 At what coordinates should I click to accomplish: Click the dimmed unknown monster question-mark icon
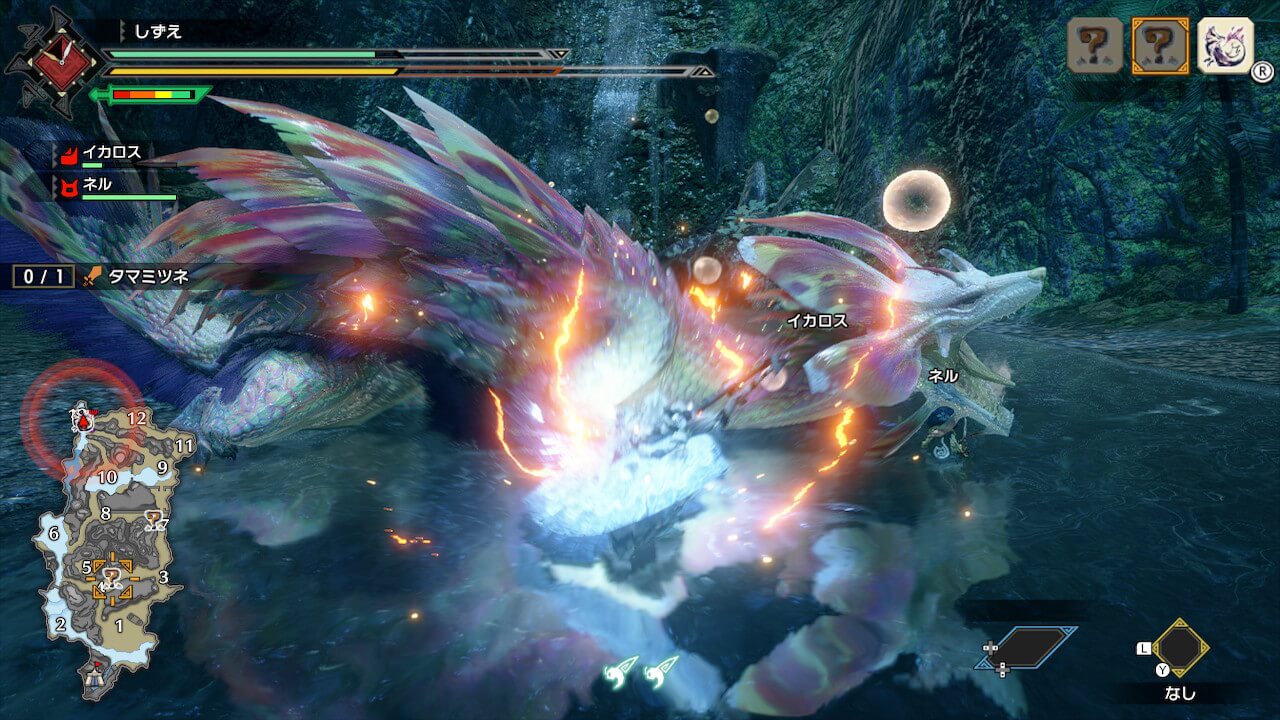coord(1095,45)
